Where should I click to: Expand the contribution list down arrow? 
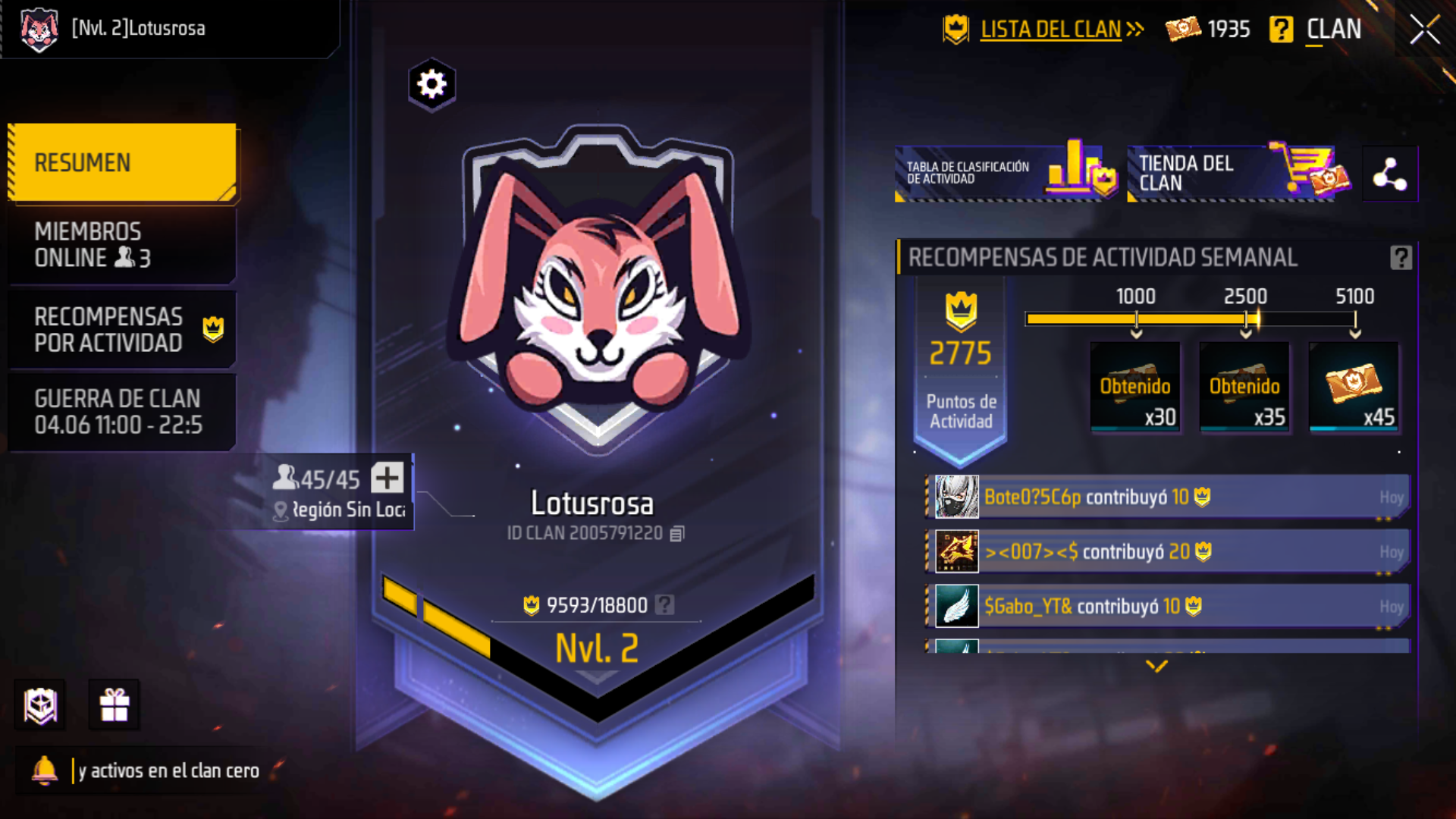coord(1156,666)
